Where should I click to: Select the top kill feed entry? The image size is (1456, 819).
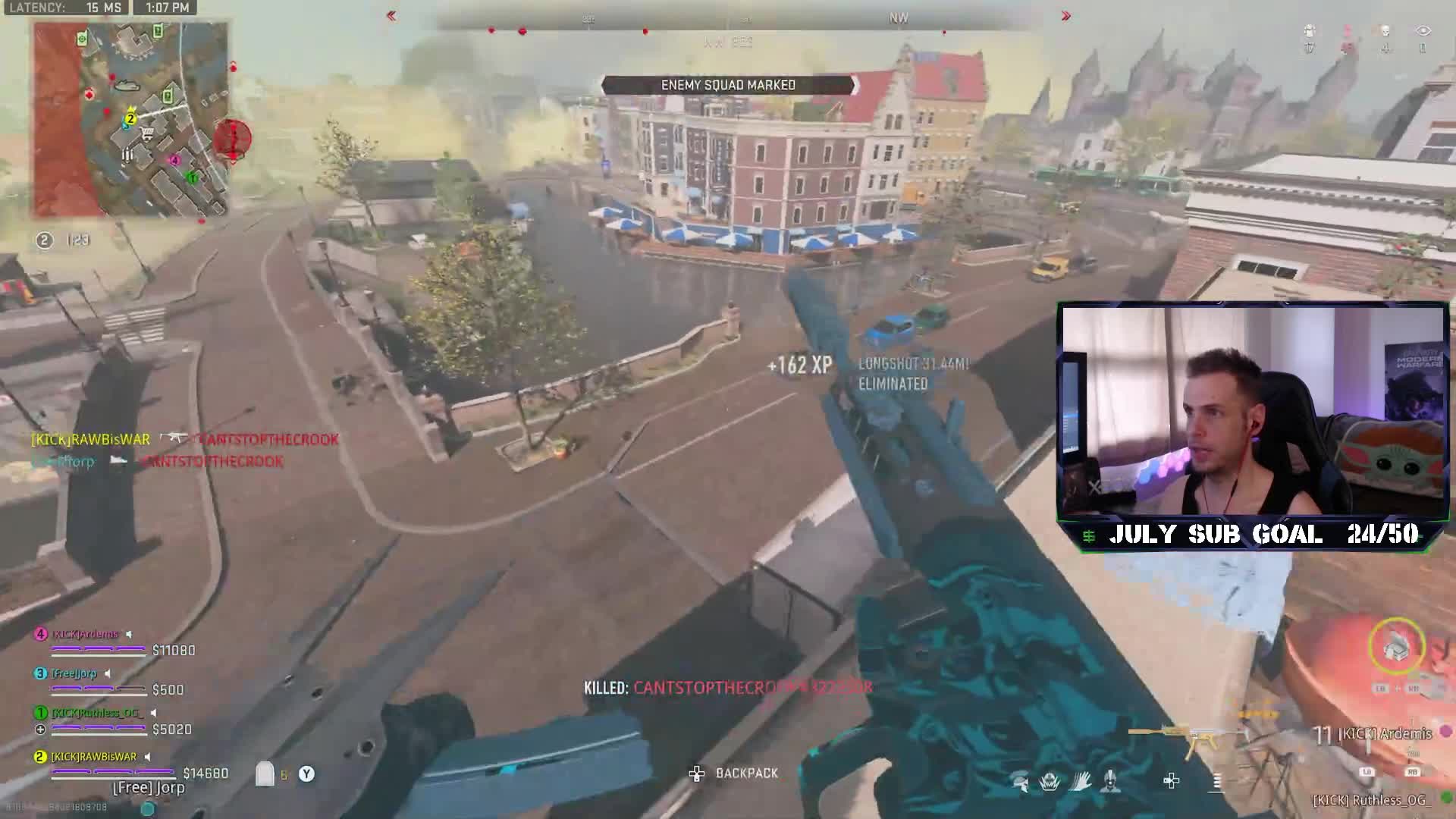(184, 439)
